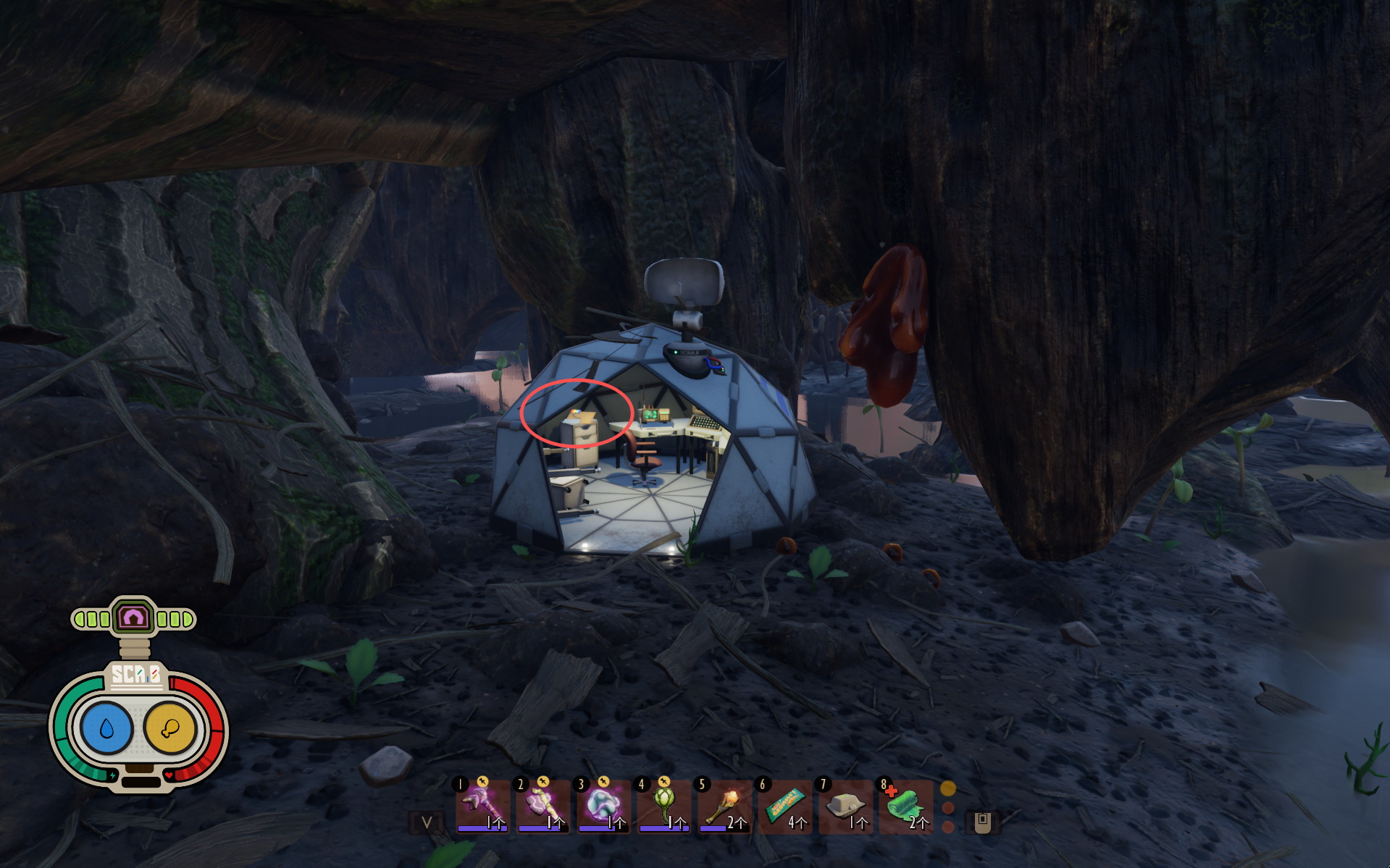
Task: Click the pink arch icon on SCA.B
Action: coord(134,618)
